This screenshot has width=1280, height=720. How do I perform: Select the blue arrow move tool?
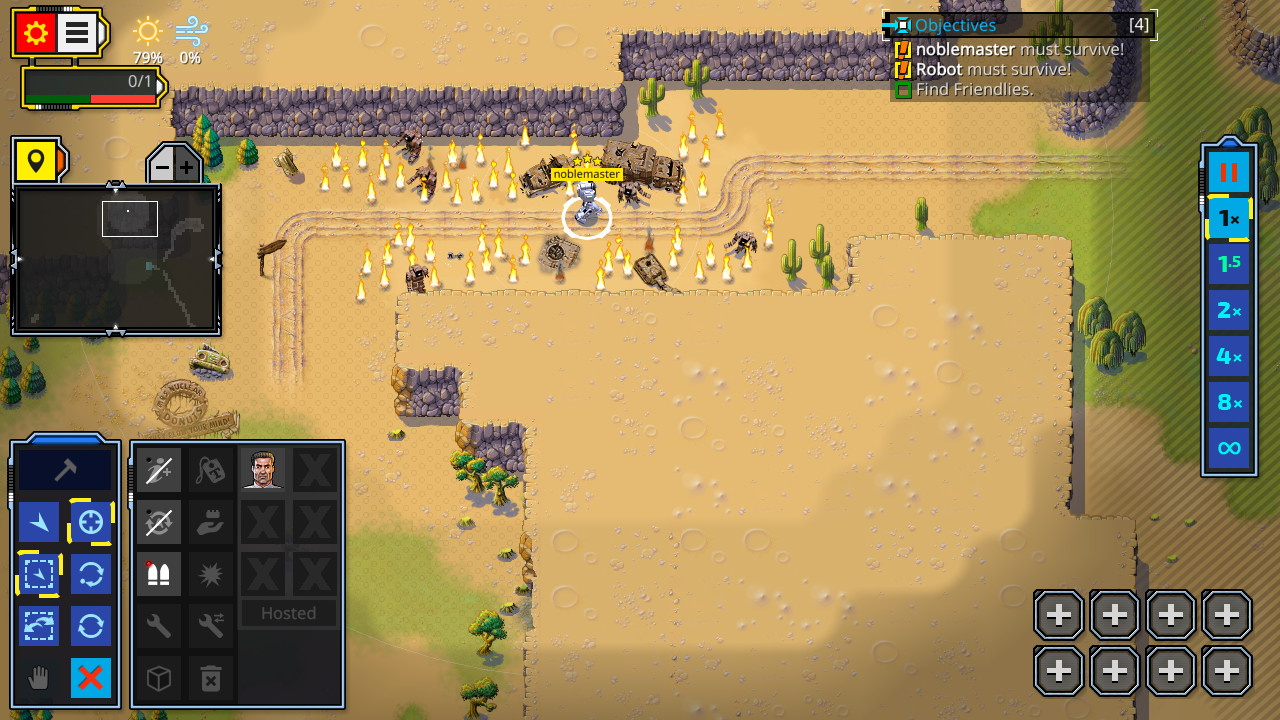point(39,521)
